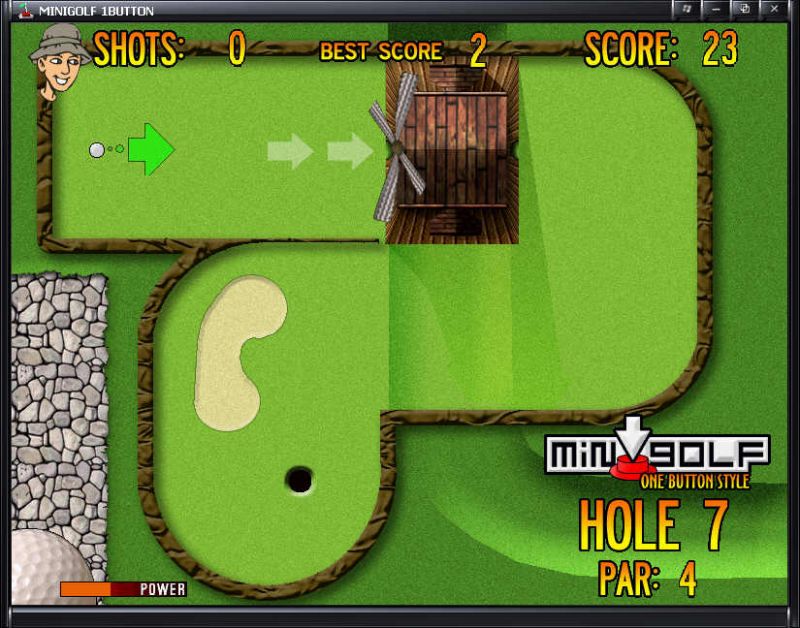Screen dimensions: 800x628
Task: Minimize the game window
Action: 716,9
